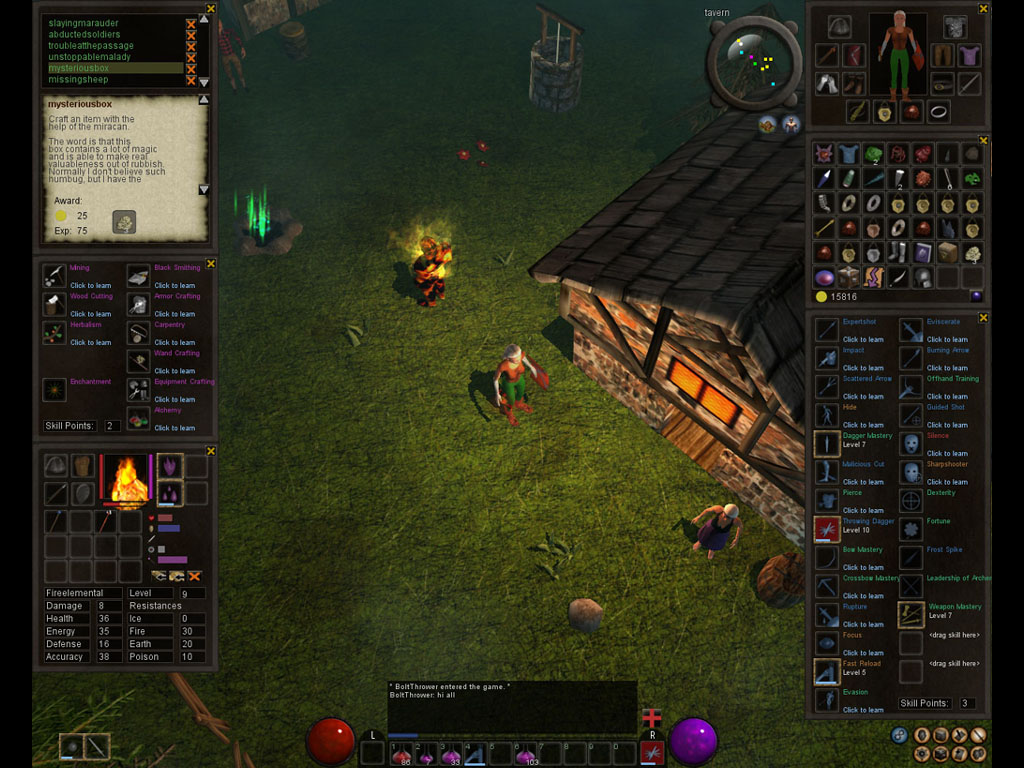
Task: Open the minimap
Action: pos(754,62)
